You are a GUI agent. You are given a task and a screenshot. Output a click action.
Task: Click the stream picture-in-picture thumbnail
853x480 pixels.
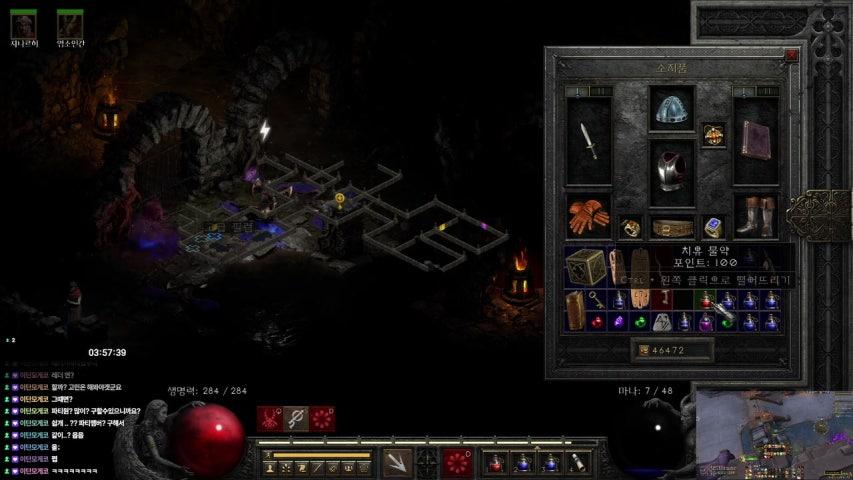[x=773, y=434]
